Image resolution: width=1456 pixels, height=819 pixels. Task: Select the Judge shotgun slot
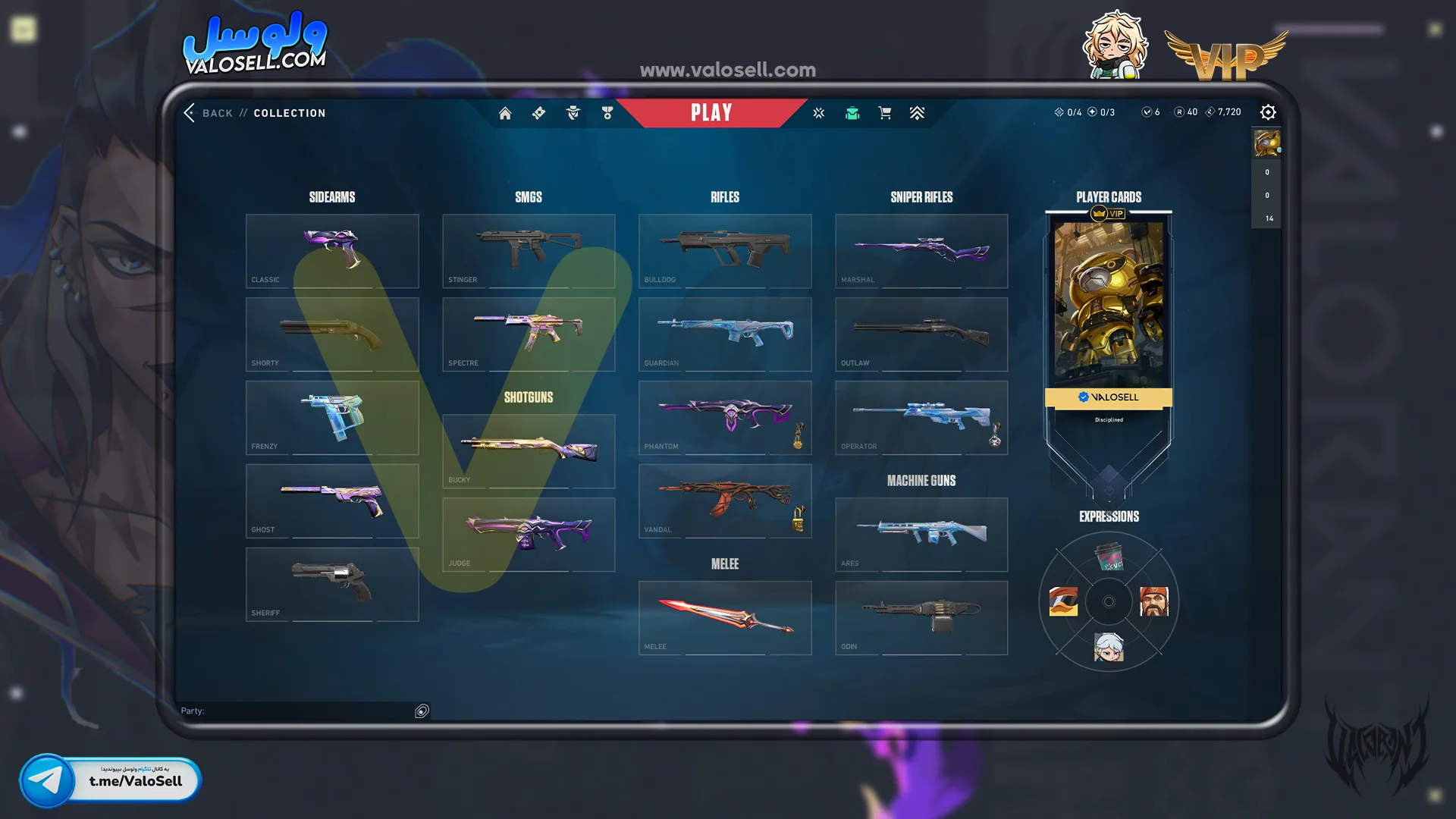click(x=529, y=535)
